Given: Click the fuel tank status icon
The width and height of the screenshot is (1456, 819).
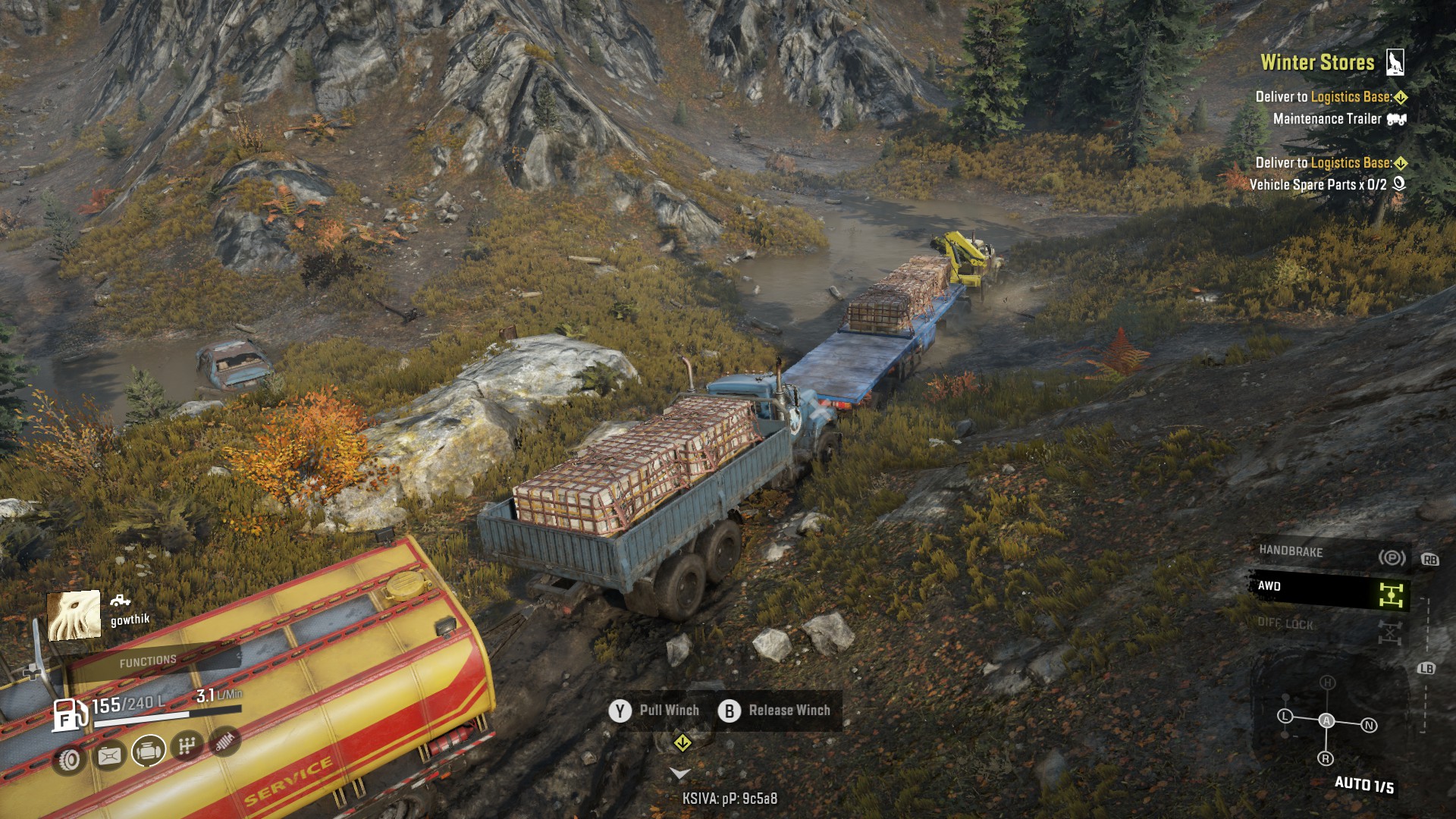Looking at the screenshot, I should pos(109,755).
